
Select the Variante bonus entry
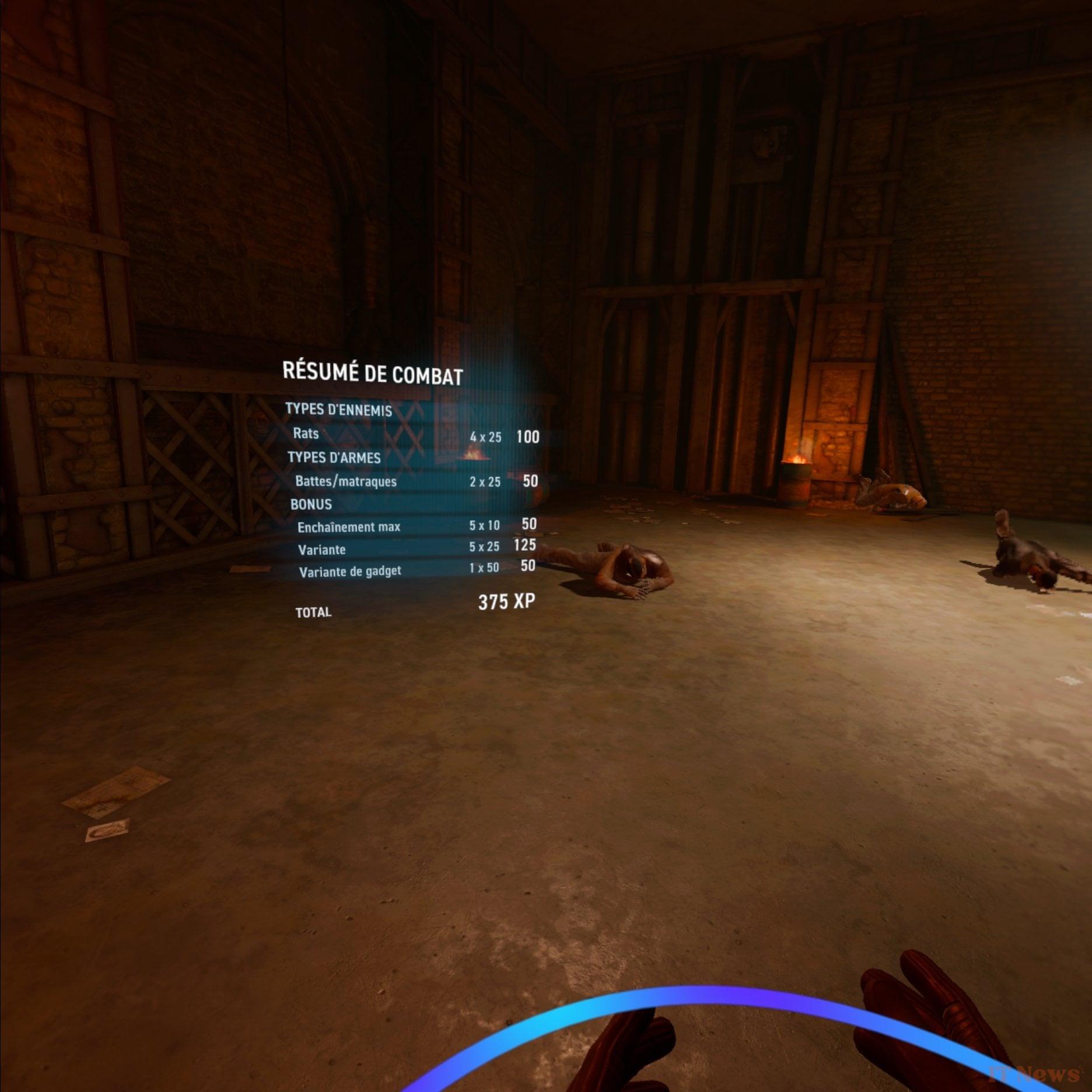click(322, 549)
